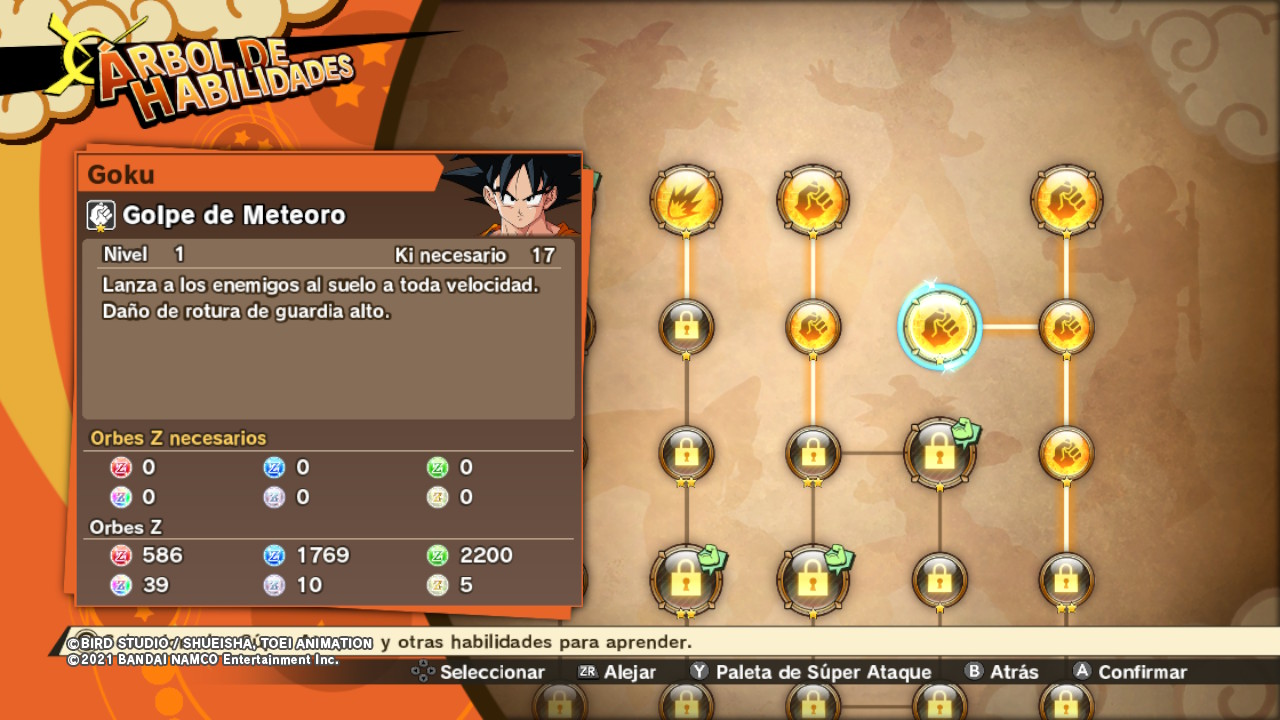Screen dimensions: 1280x720
Task: Choose the unlocked energy burst skill node
Action: pyautogui.click(x=686, y=200)
